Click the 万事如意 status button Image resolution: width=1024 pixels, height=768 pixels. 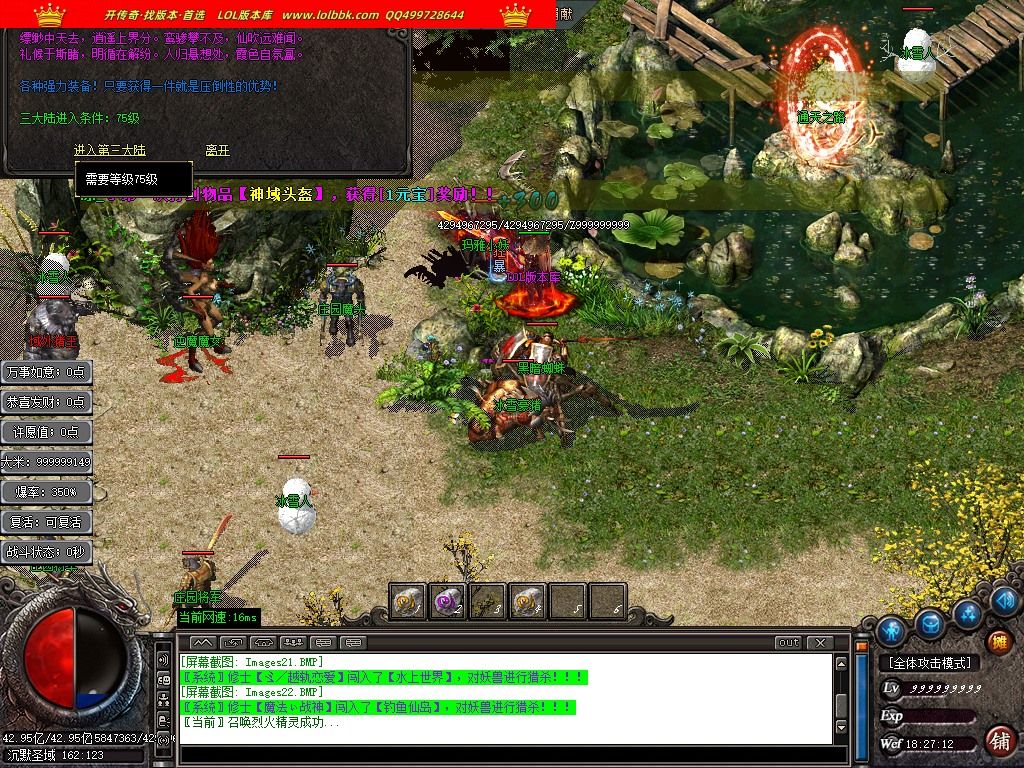point(47,372)
